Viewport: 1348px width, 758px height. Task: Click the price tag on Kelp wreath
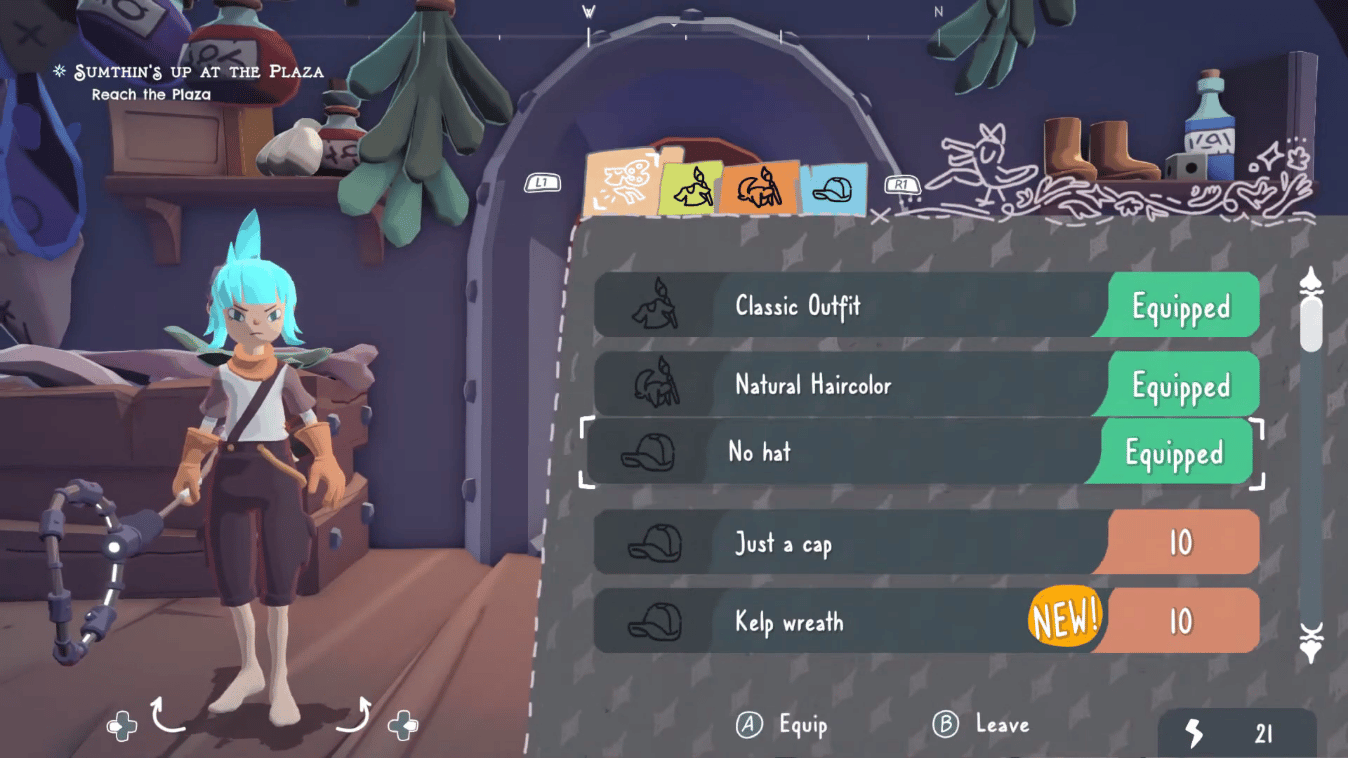click(1181, 621)
